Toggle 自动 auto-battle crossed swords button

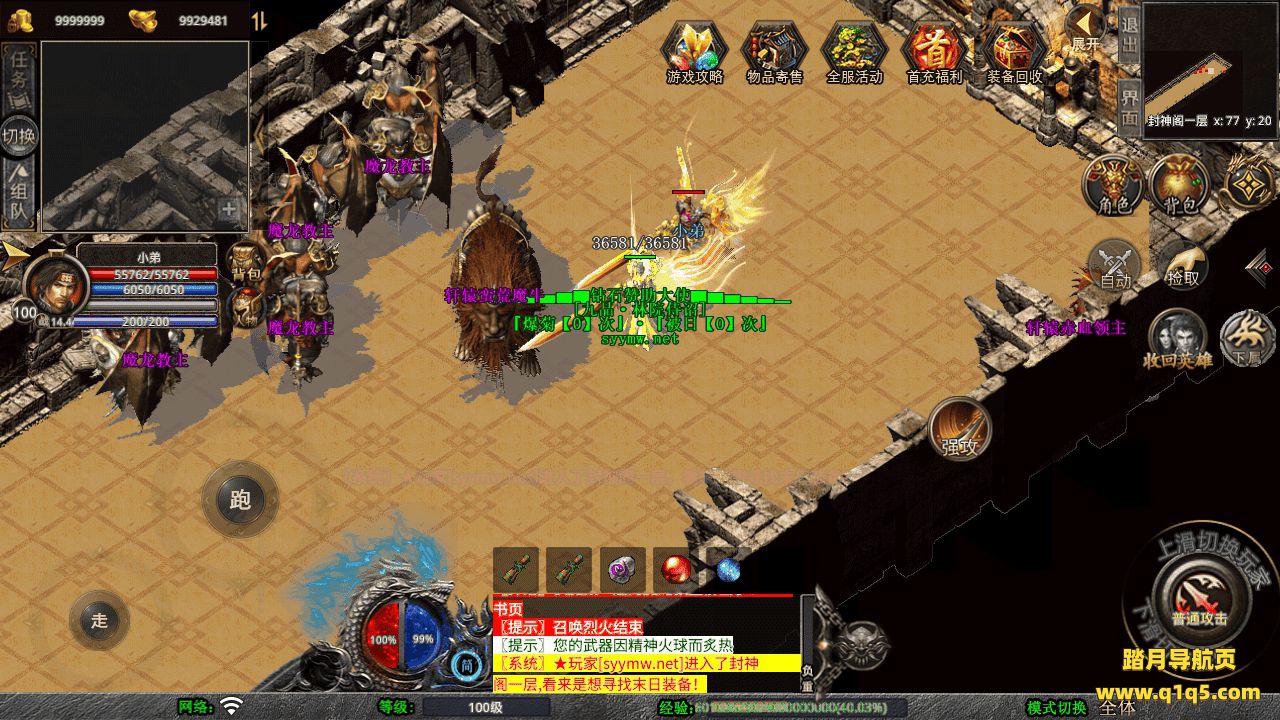click(1114, 266)
